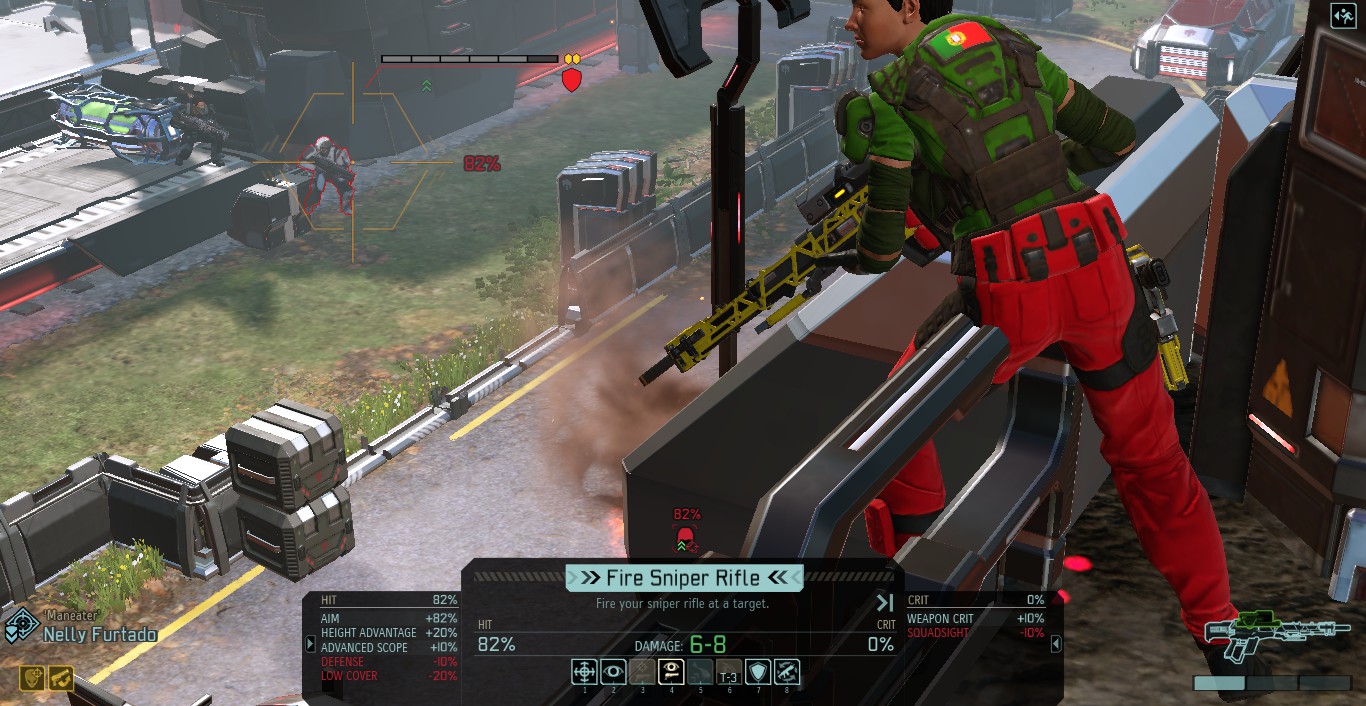
Task: Select the crosshair fire weapon ability
Action: coord(585,671)
